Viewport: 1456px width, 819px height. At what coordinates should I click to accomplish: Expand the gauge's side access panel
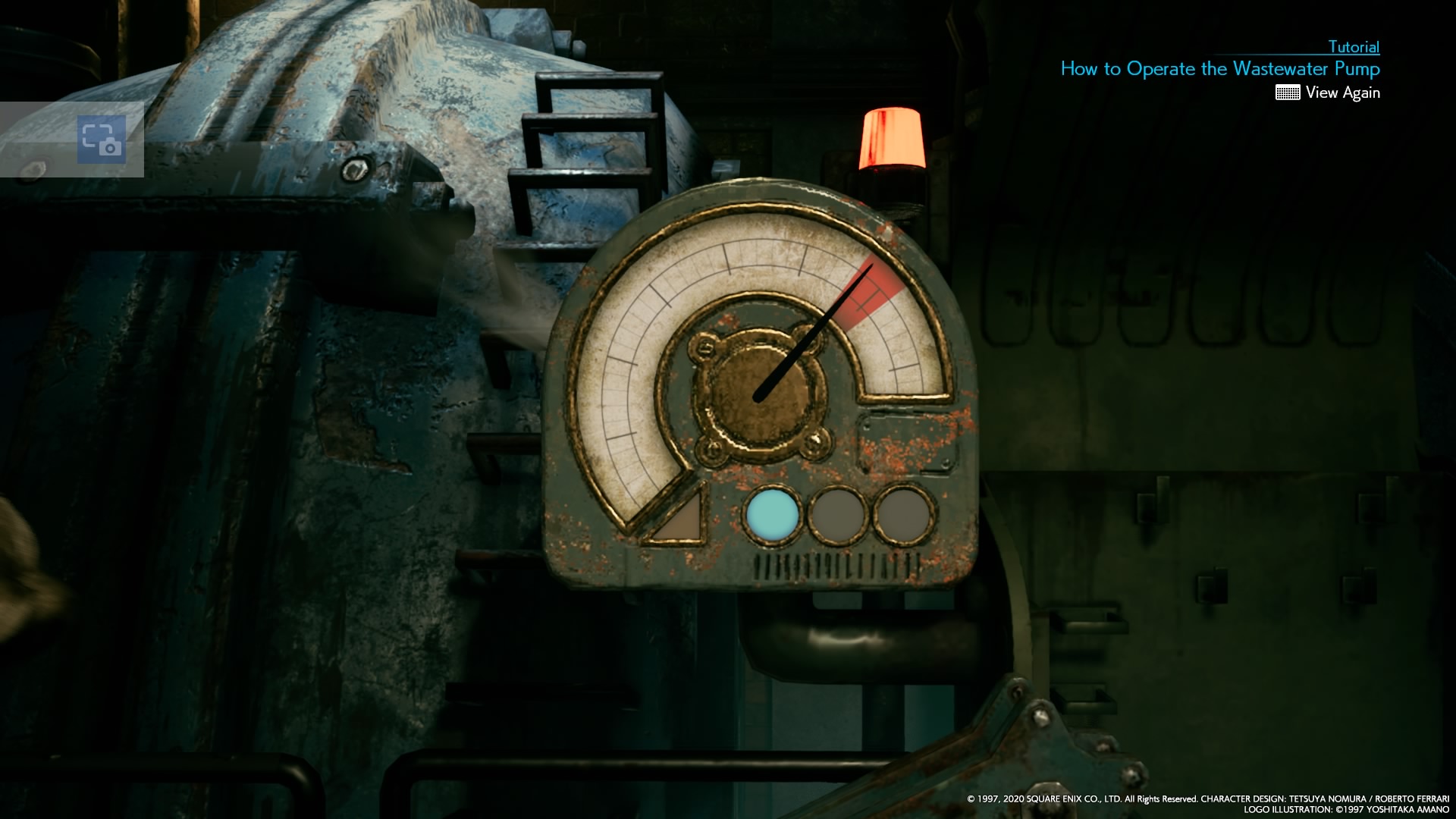pos(906,444)
